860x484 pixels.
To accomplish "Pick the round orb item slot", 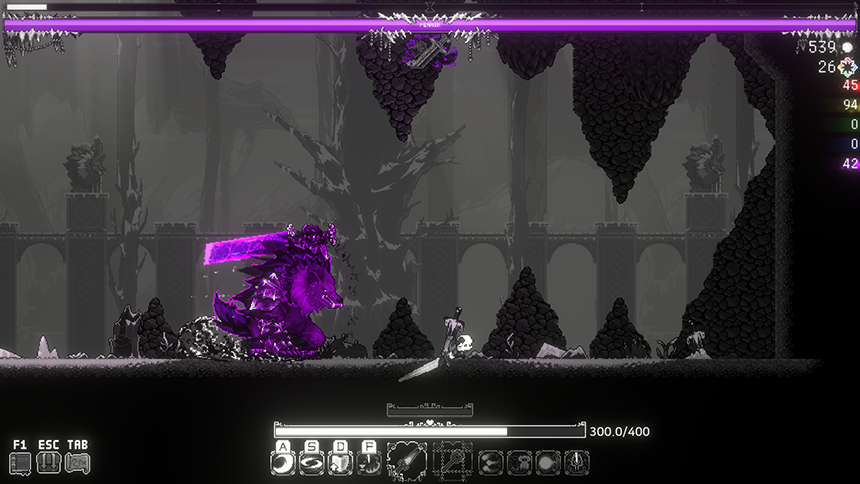I will point(548,463).
